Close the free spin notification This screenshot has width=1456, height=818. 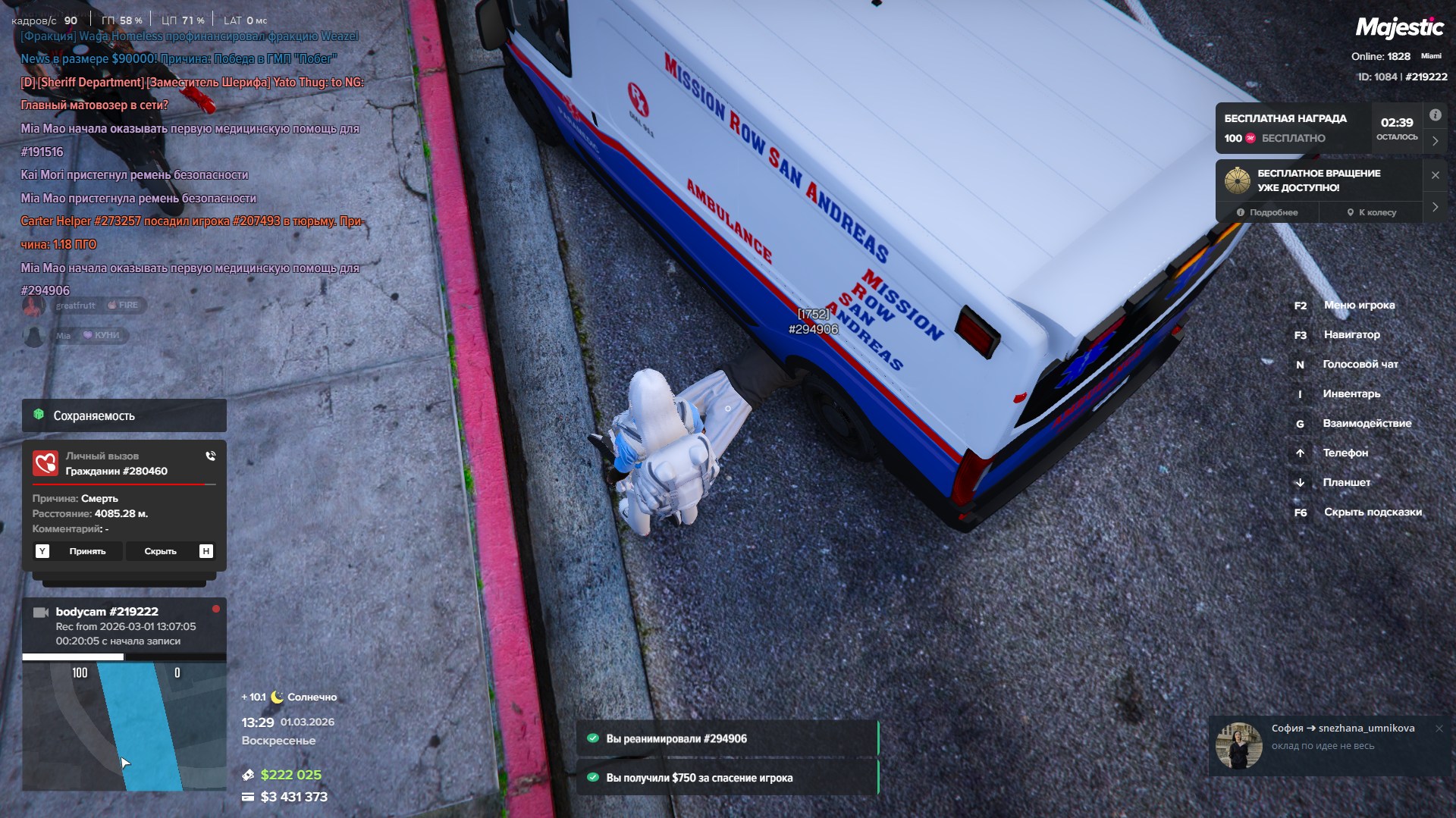pyautogui.click(x=1435, y=175)
